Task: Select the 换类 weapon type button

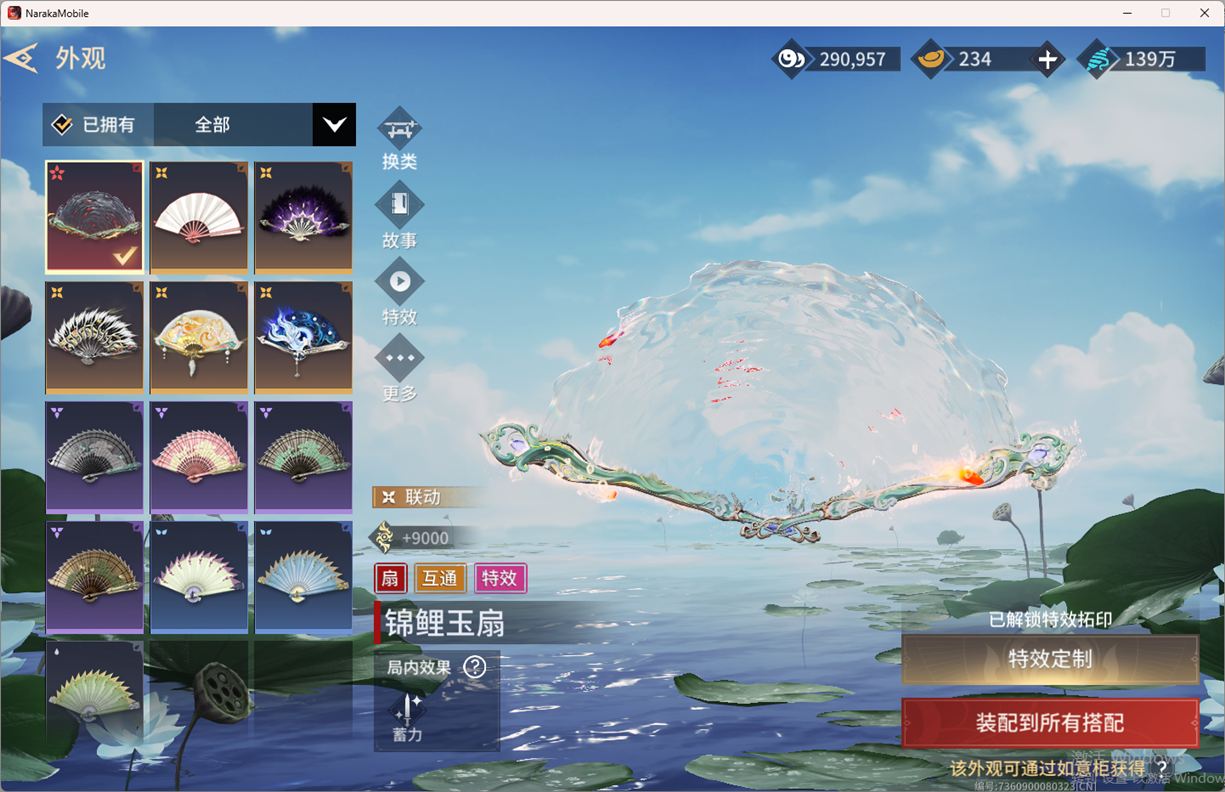Action: pos(399,130)
